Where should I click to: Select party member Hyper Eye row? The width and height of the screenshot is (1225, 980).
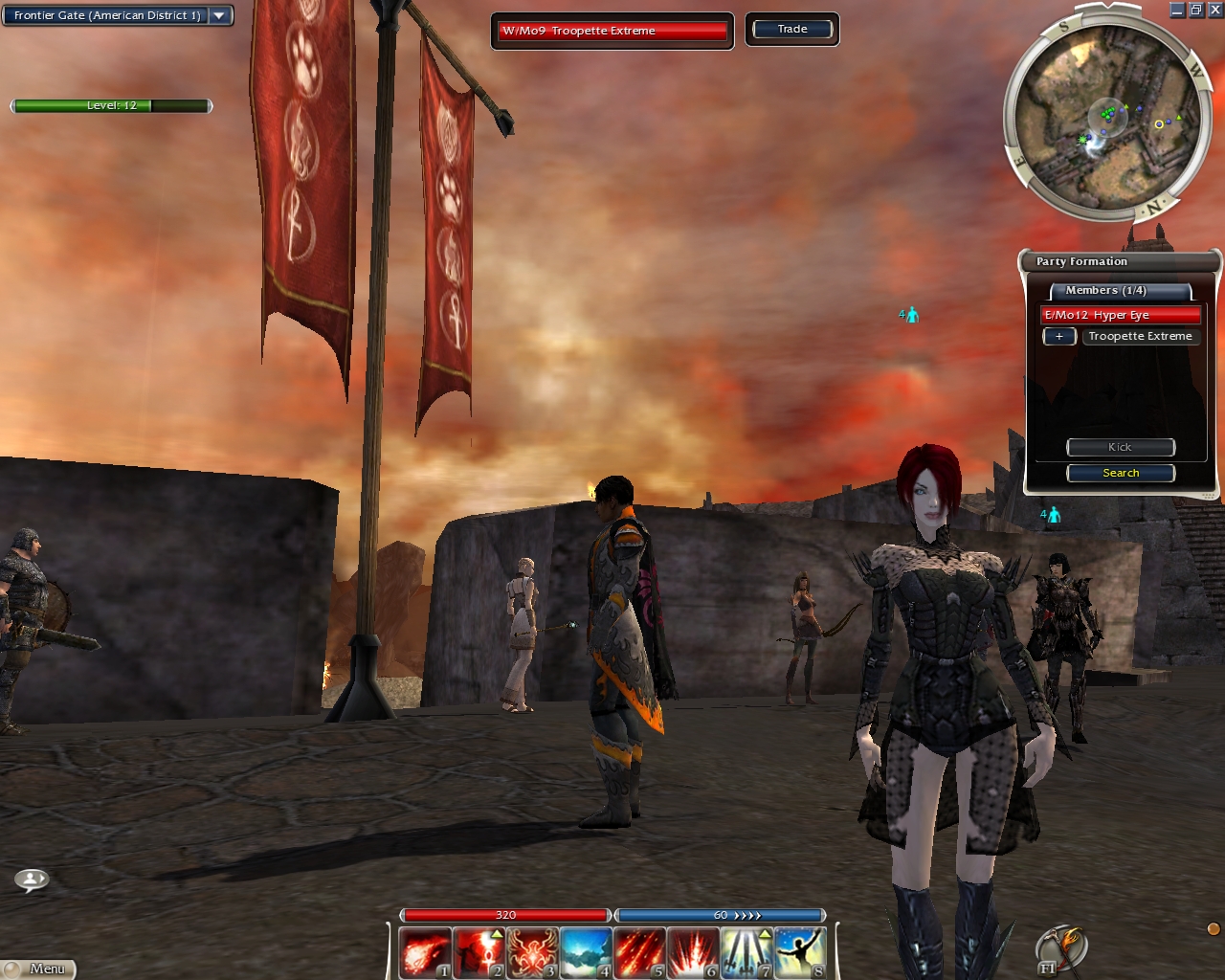1120,315
